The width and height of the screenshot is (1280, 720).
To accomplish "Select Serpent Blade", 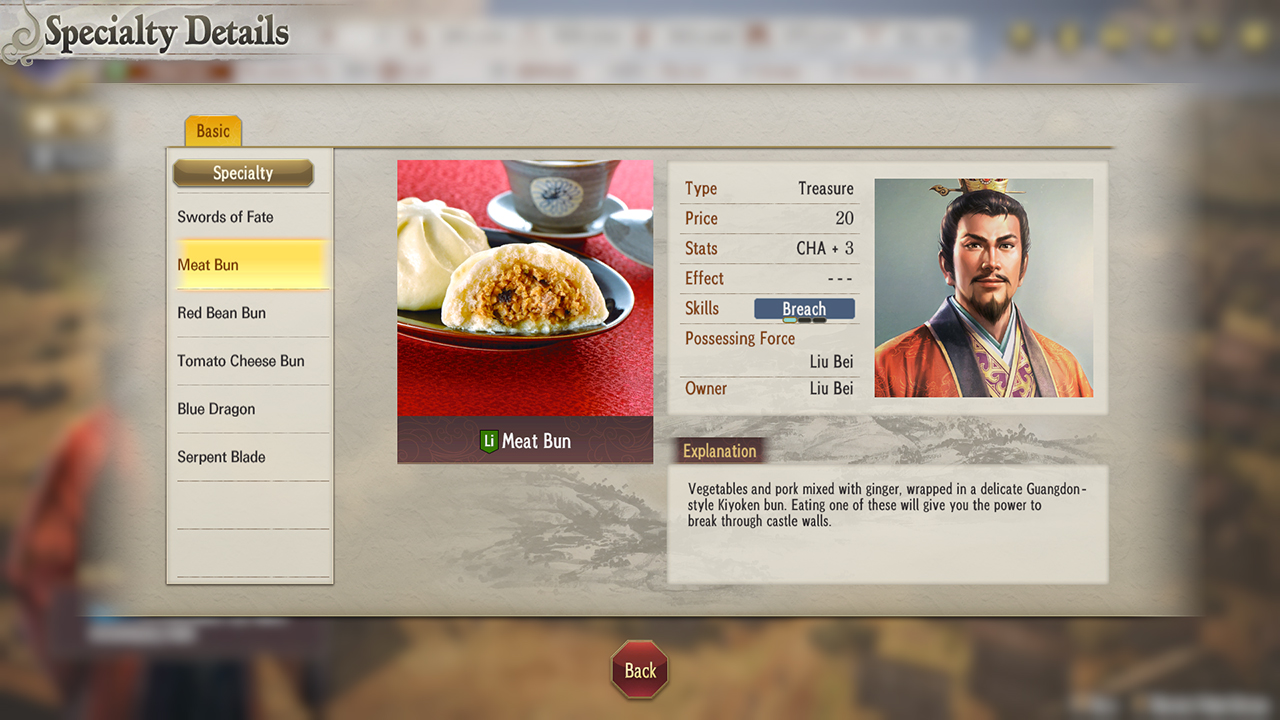I will tap(222, 457).
